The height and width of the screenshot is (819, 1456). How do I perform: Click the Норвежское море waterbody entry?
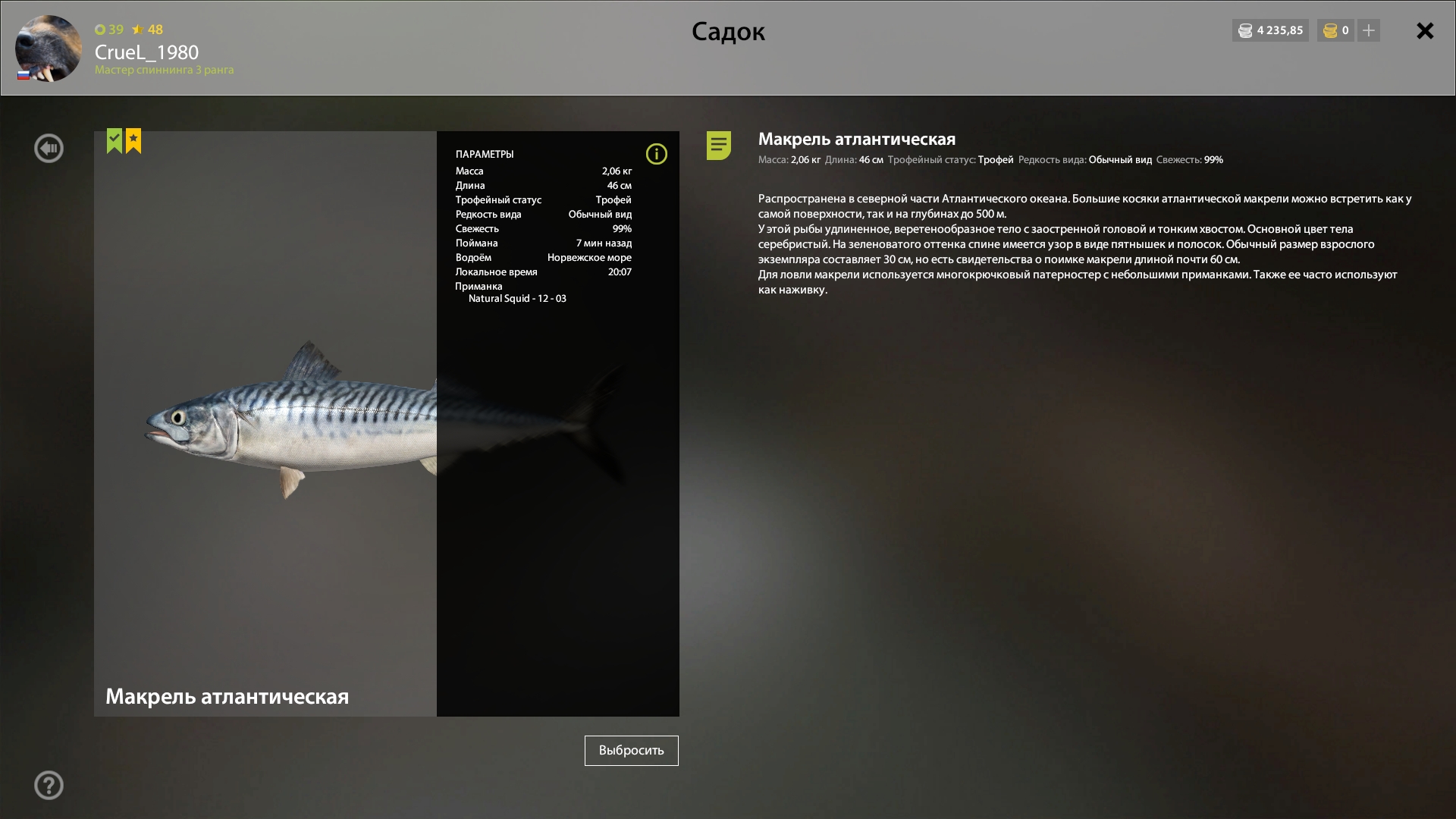click(x=590, y=257)
